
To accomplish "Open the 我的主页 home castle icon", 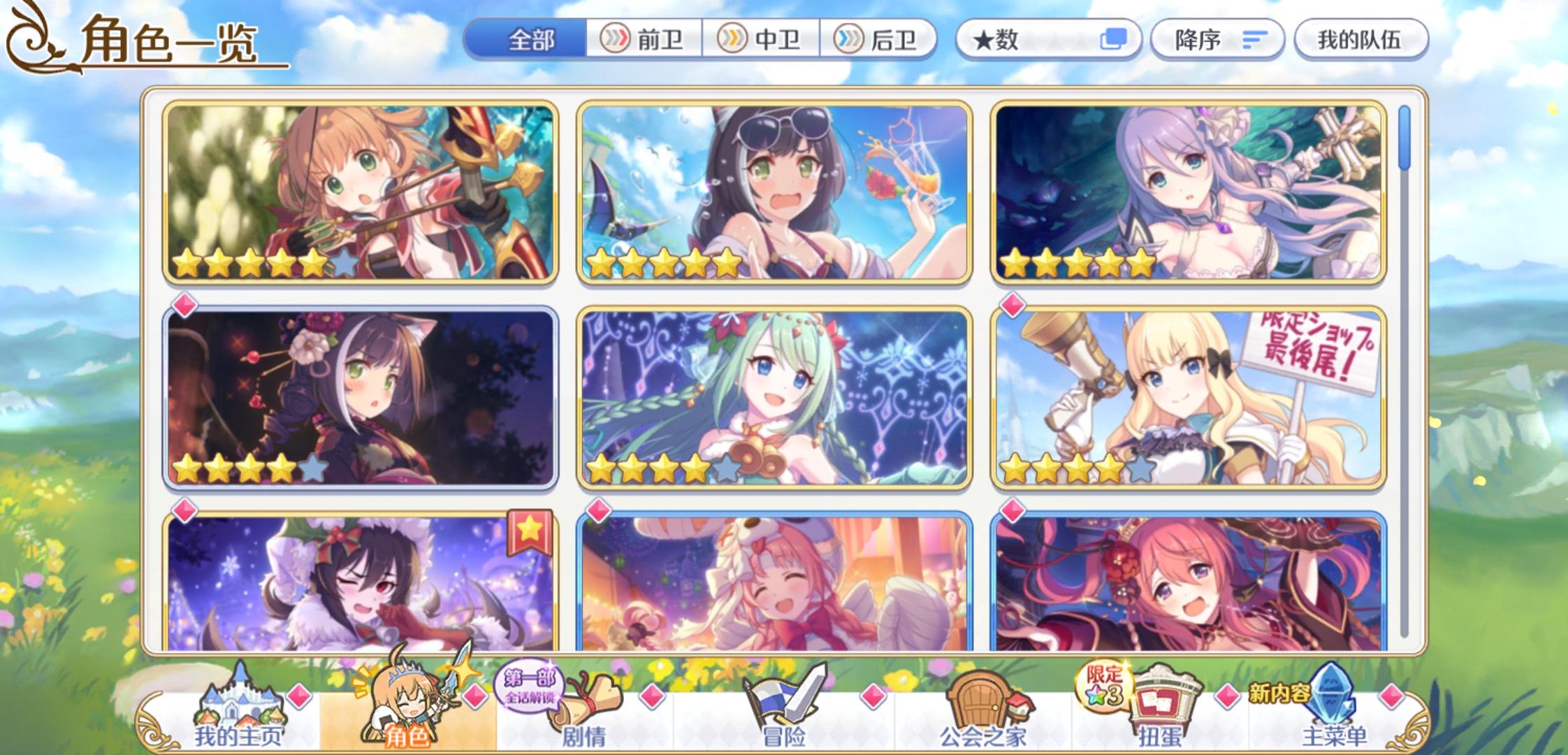I will [x=241, y=699].
